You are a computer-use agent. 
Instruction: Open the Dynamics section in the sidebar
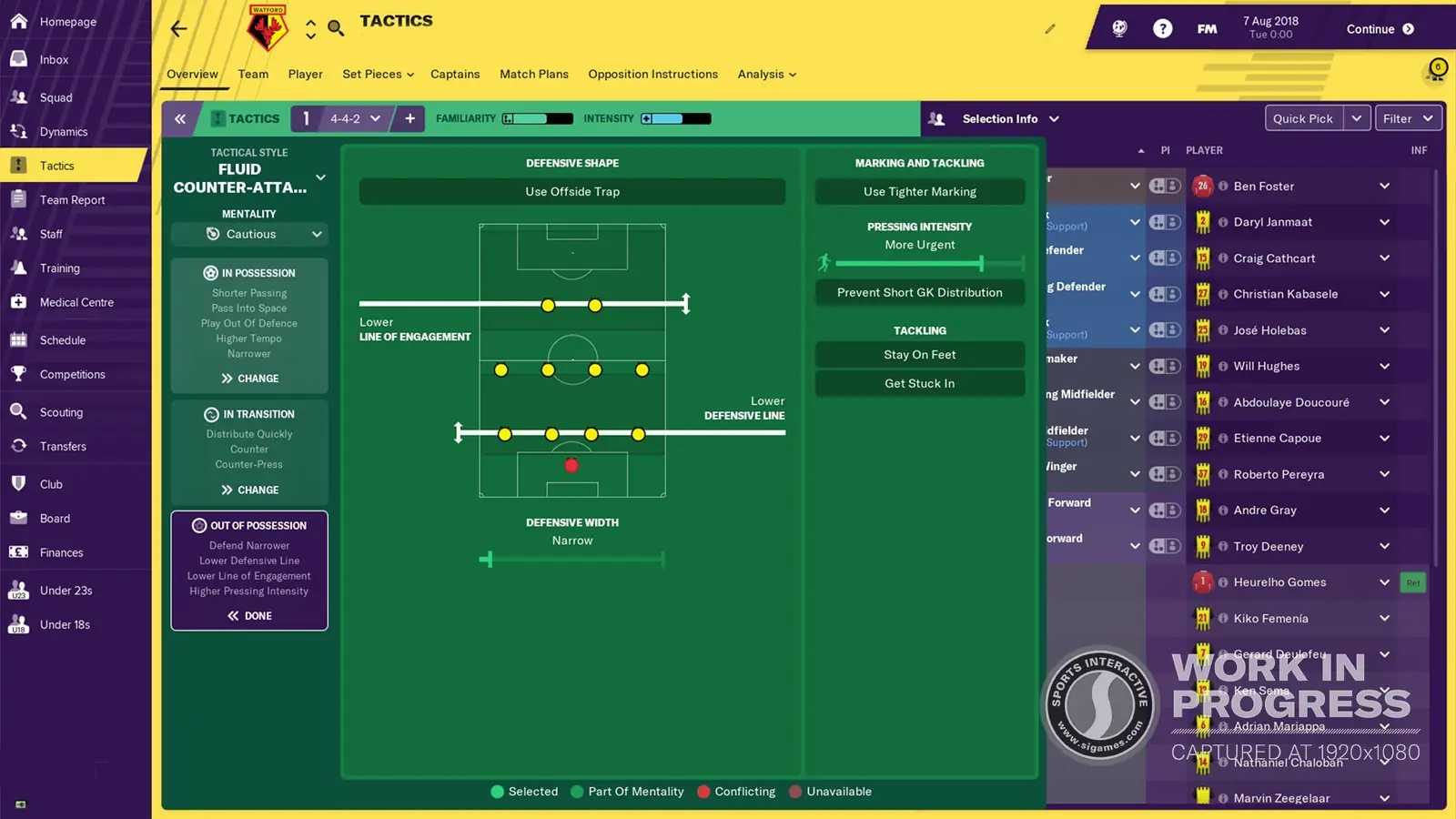[x=63, y=131]
